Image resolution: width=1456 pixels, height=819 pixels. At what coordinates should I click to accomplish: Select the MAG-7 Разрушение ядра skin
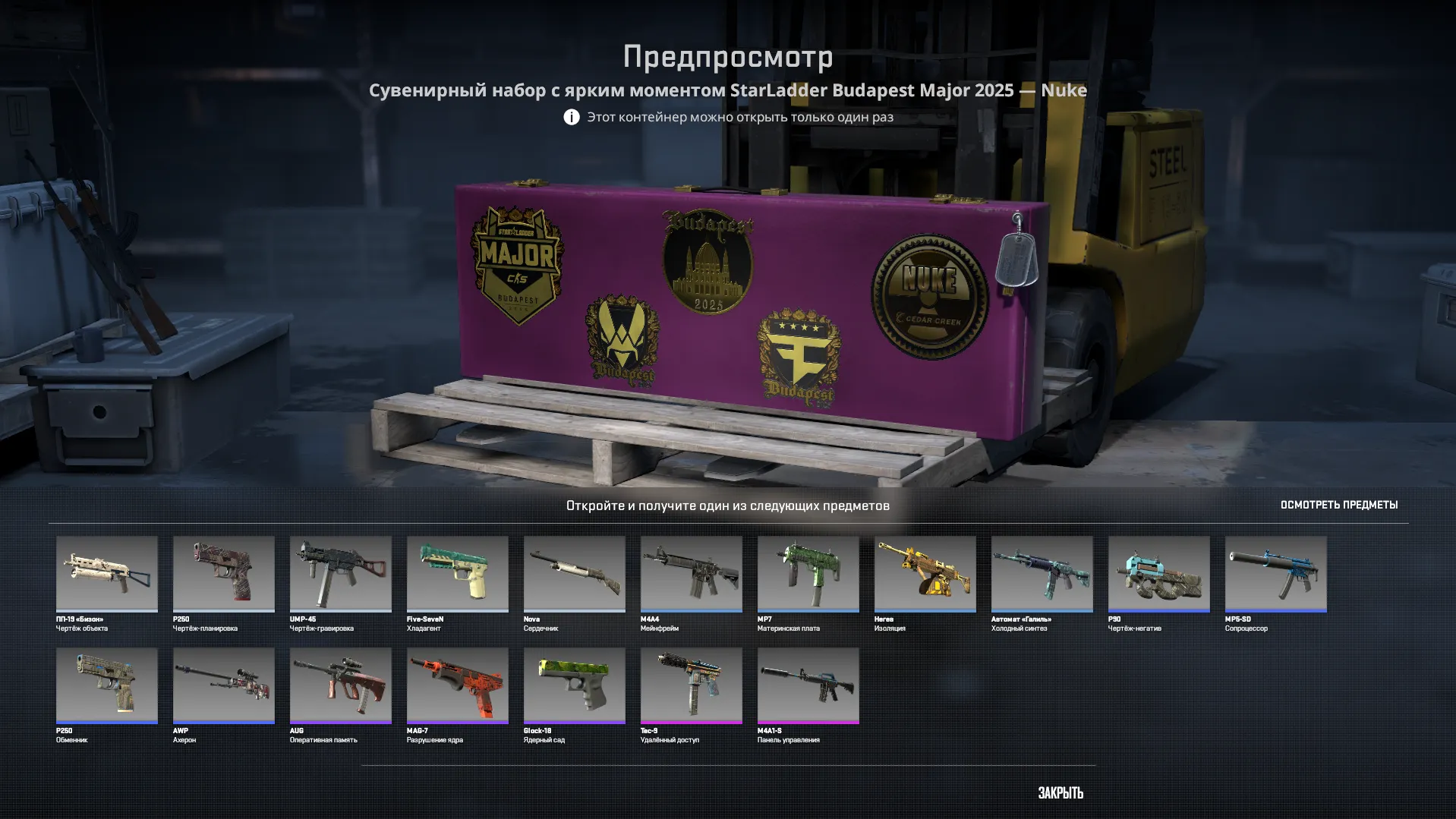tap(457, 685)
